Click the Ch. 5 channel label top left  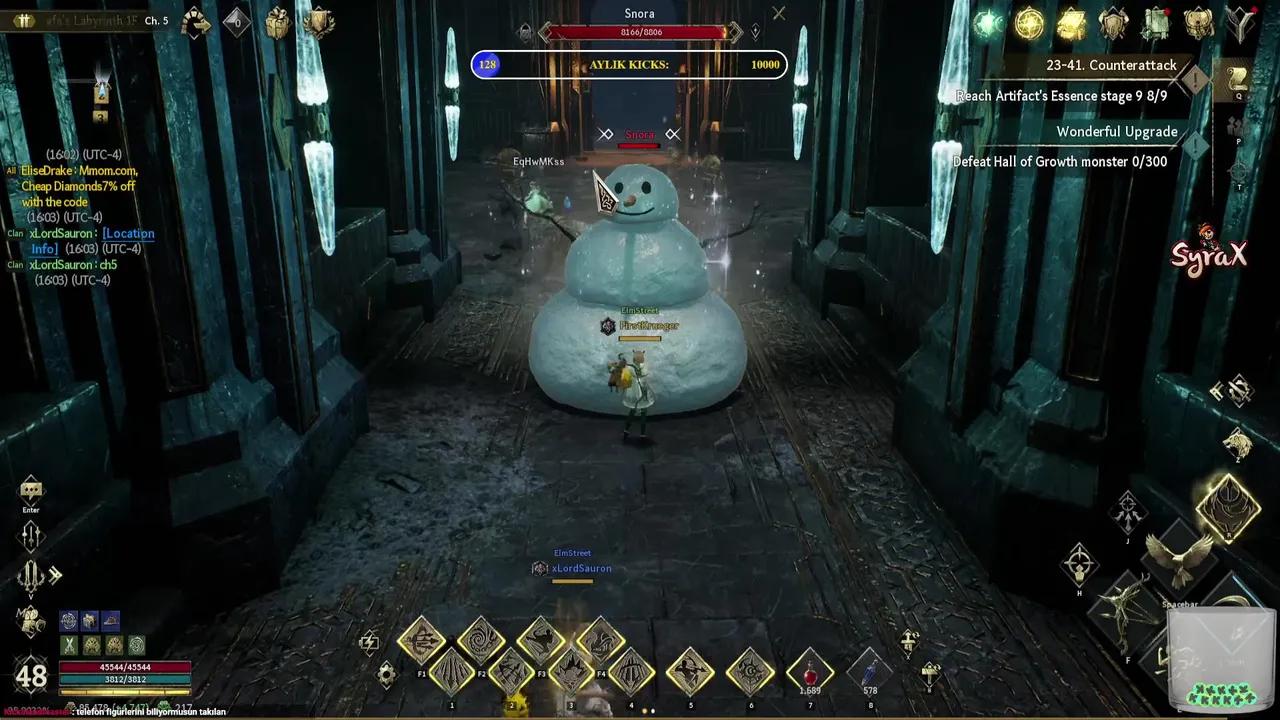(x=155, y=19)
